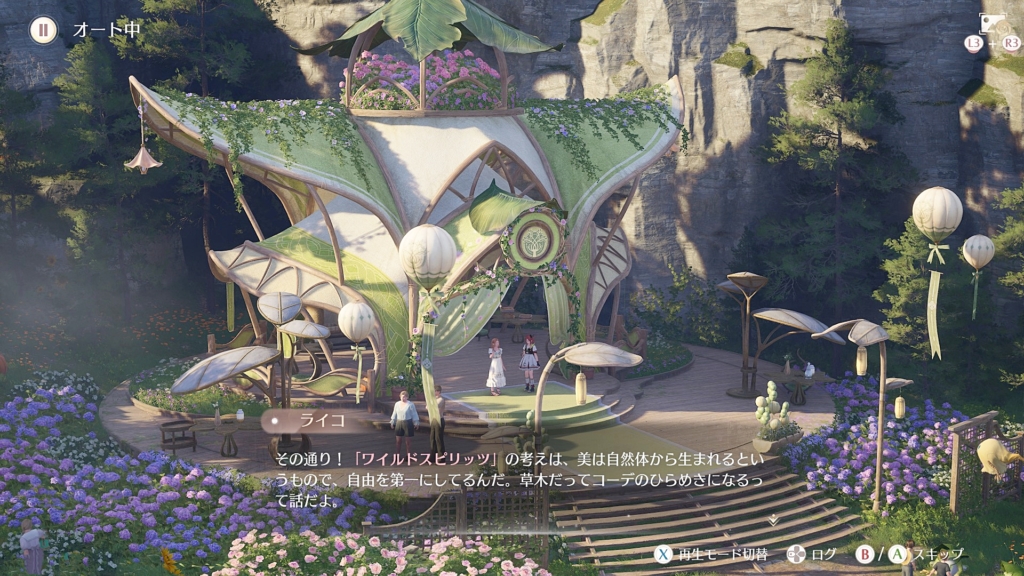This screenshot has width=1024, height=576.
Task: Advance dialogue using the small down arrow
Action: [773, 519]
